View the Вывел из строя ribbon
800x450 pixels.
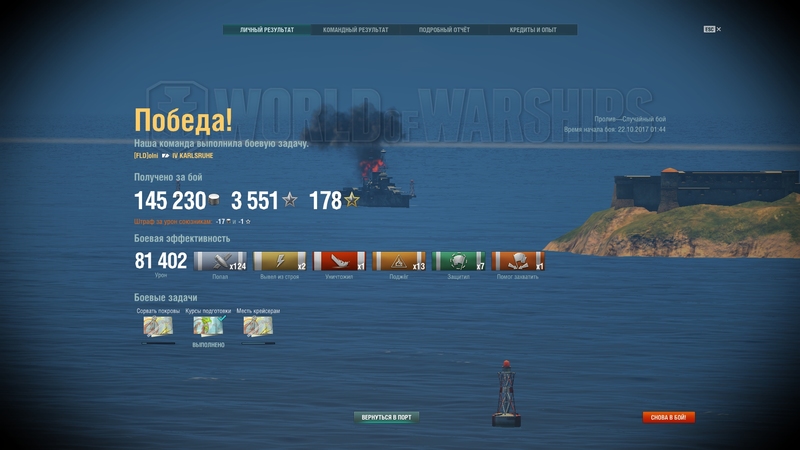[280, 262]
